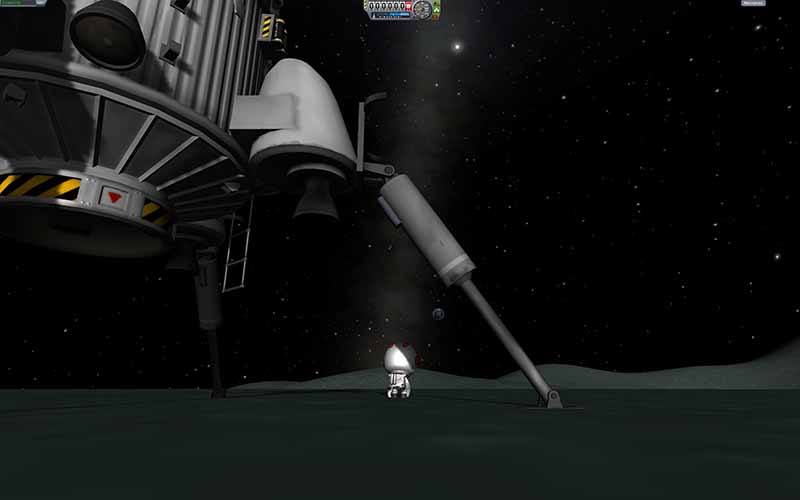Toggle the lights button beside the altimeter
Screen dimensions: 800x500
435,3
